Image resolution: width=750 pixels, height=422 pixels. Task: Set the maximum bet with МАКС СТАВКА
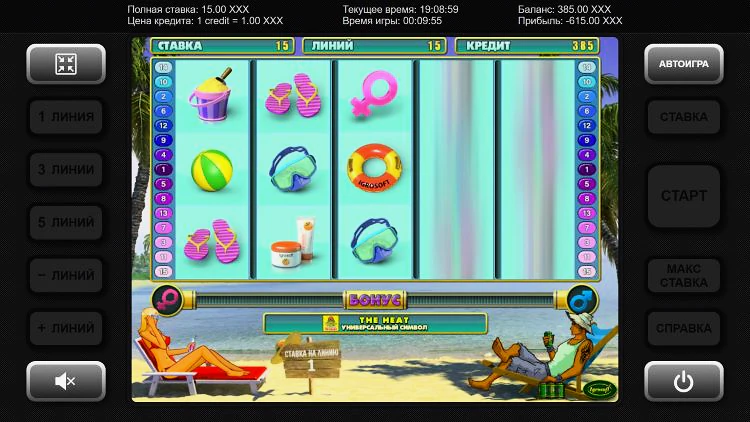[684, 275]
